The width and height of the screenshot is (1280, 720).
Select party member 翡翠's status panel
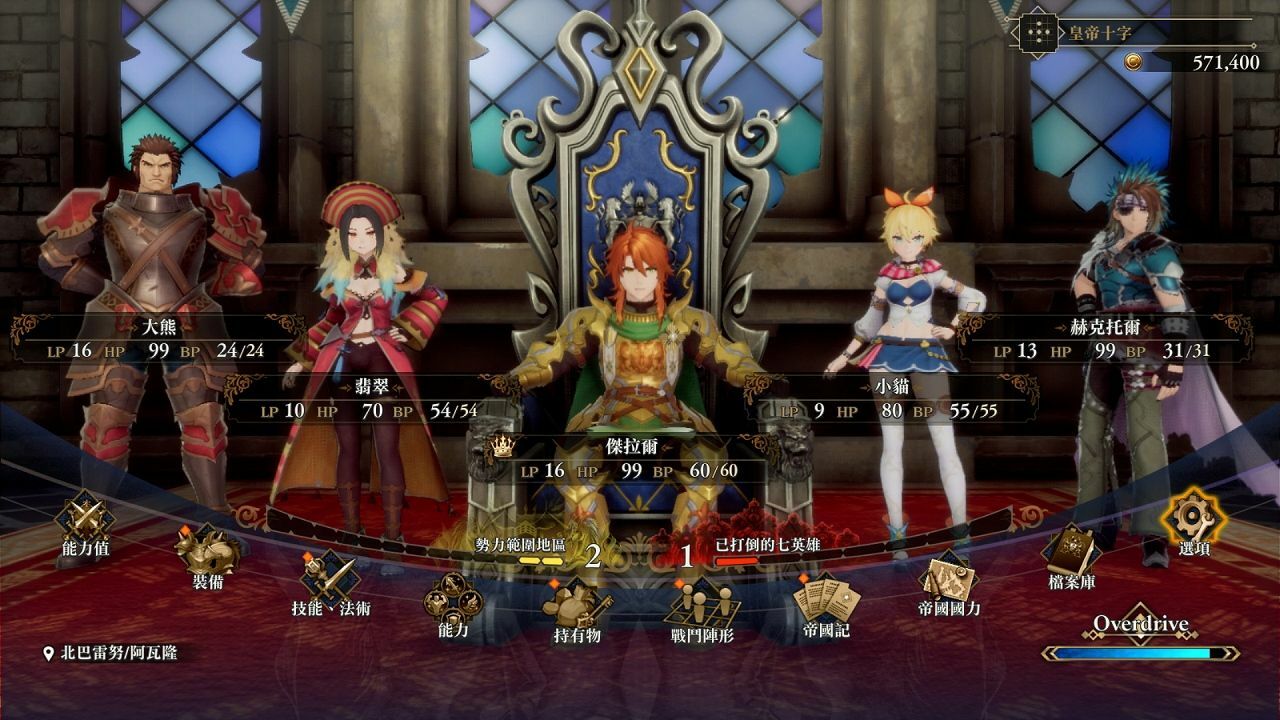(369, 398)
